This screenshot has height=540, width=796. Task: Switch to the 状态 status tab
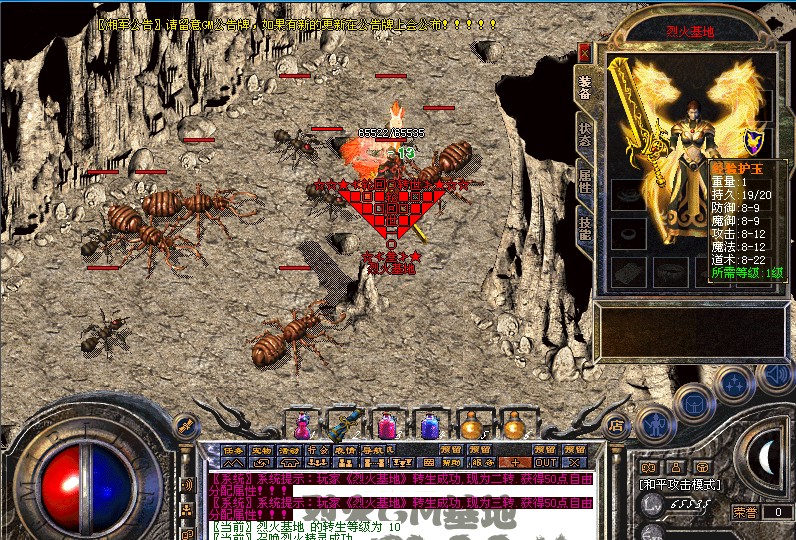(x=585, y=135)
